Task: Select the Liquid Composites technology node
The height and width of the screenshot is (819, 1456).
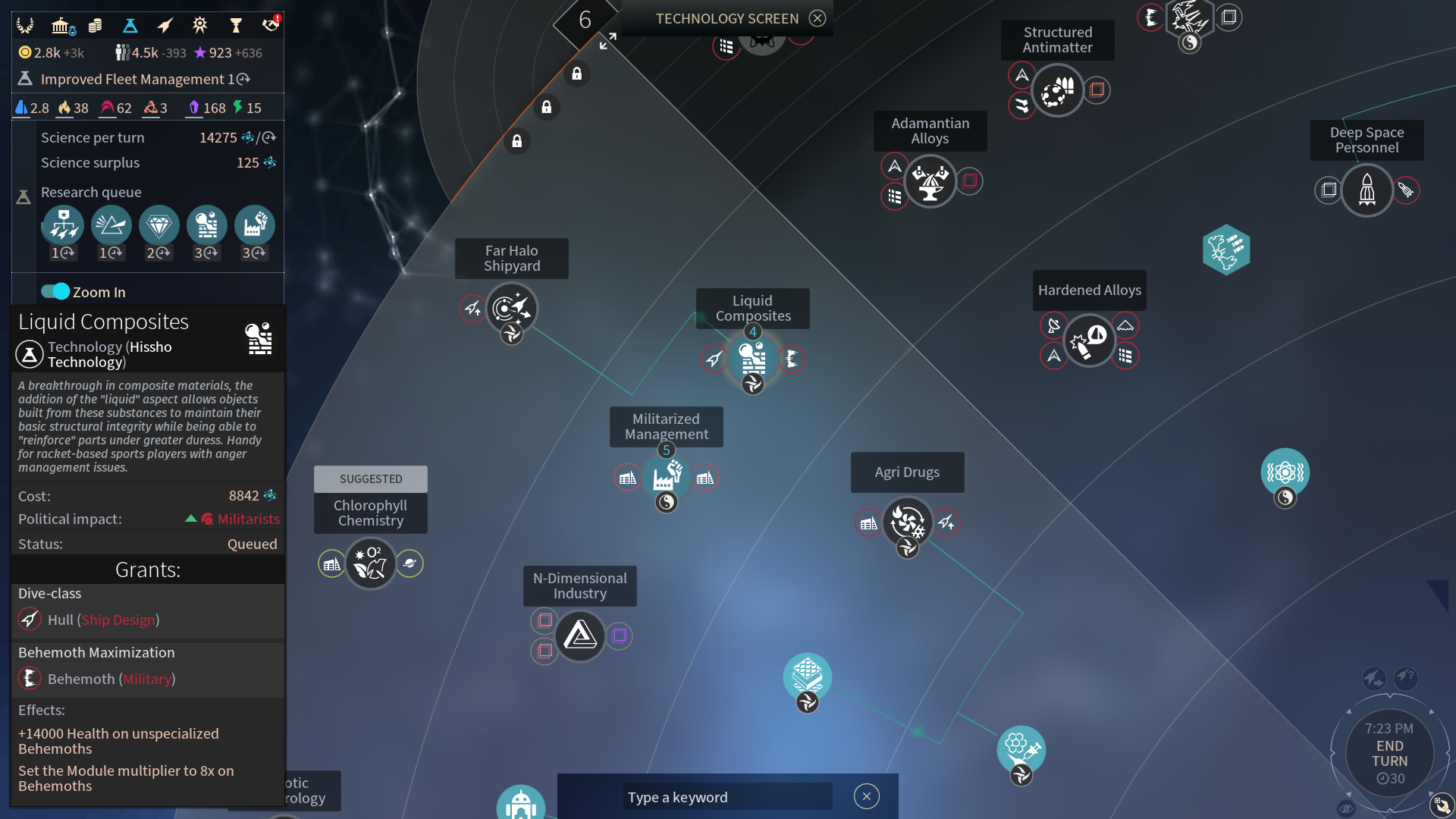Action: coord(752,357)
